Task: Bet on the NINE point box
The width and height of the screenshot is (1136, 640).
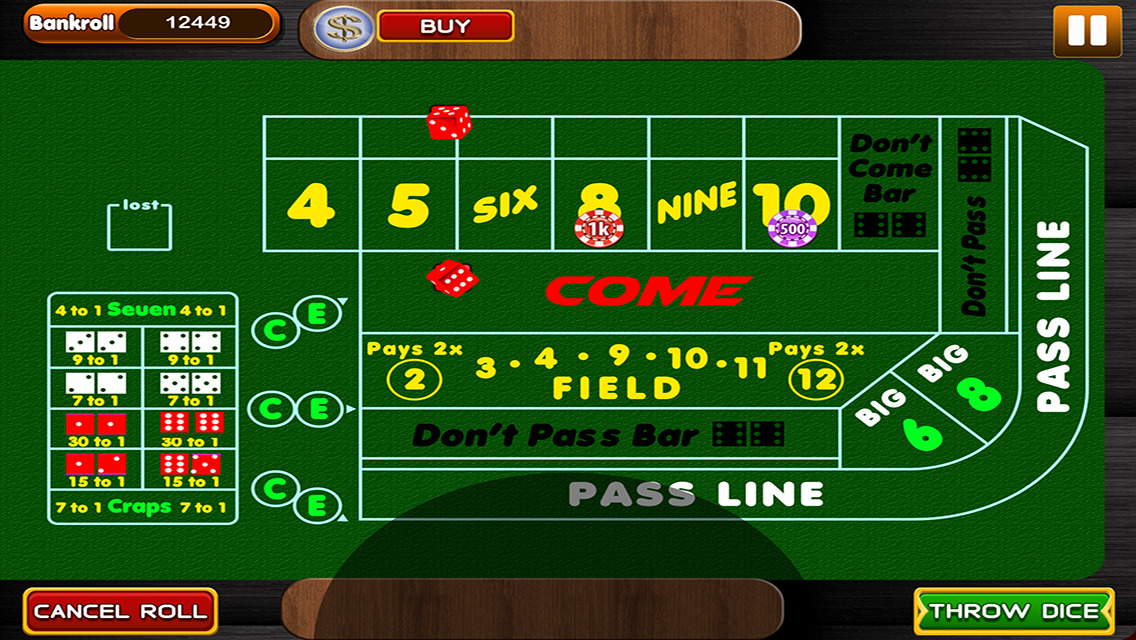Action: click(x=696, y=203)
